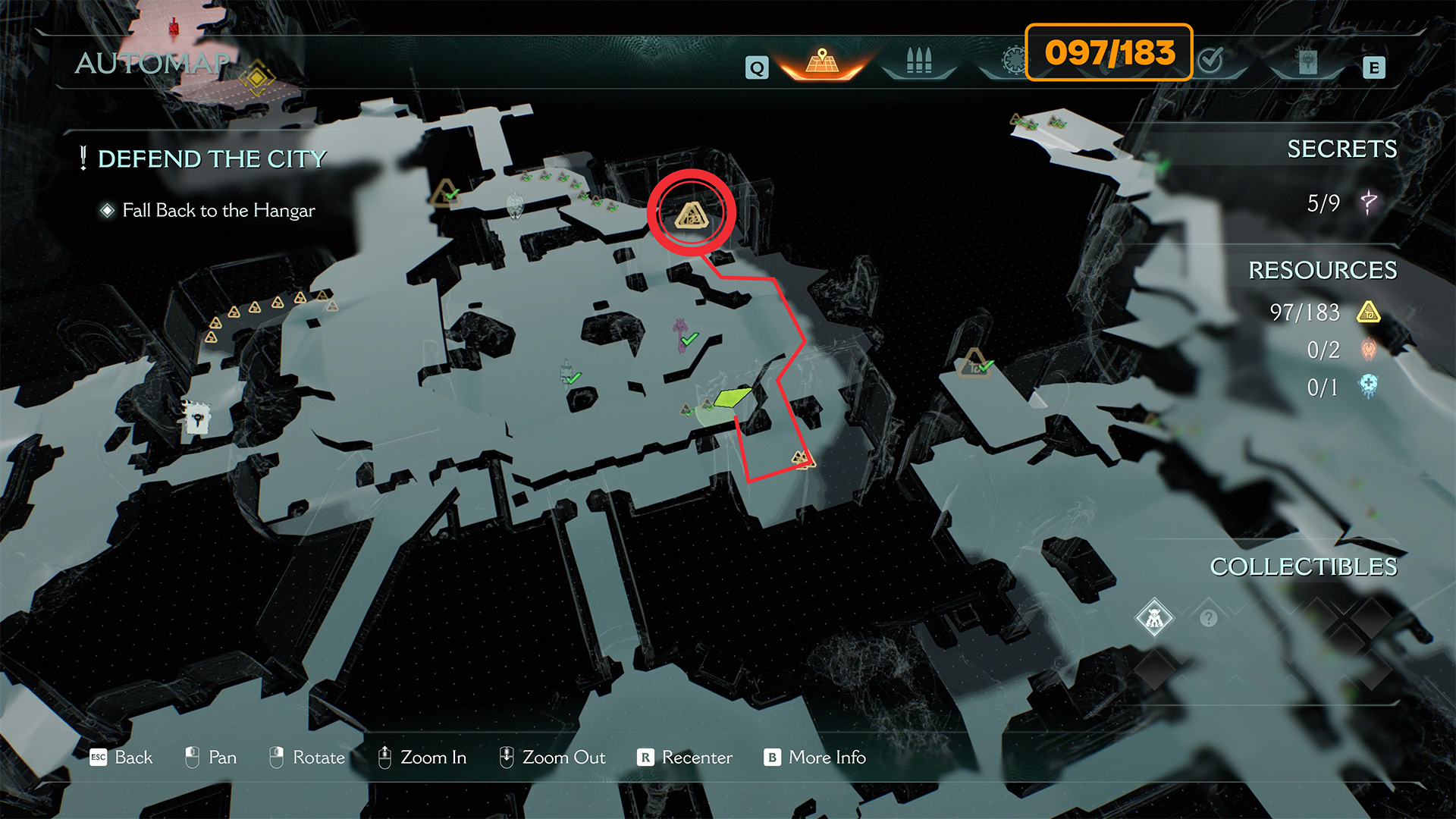Click the green player position marker

click(x=732, y=397)
